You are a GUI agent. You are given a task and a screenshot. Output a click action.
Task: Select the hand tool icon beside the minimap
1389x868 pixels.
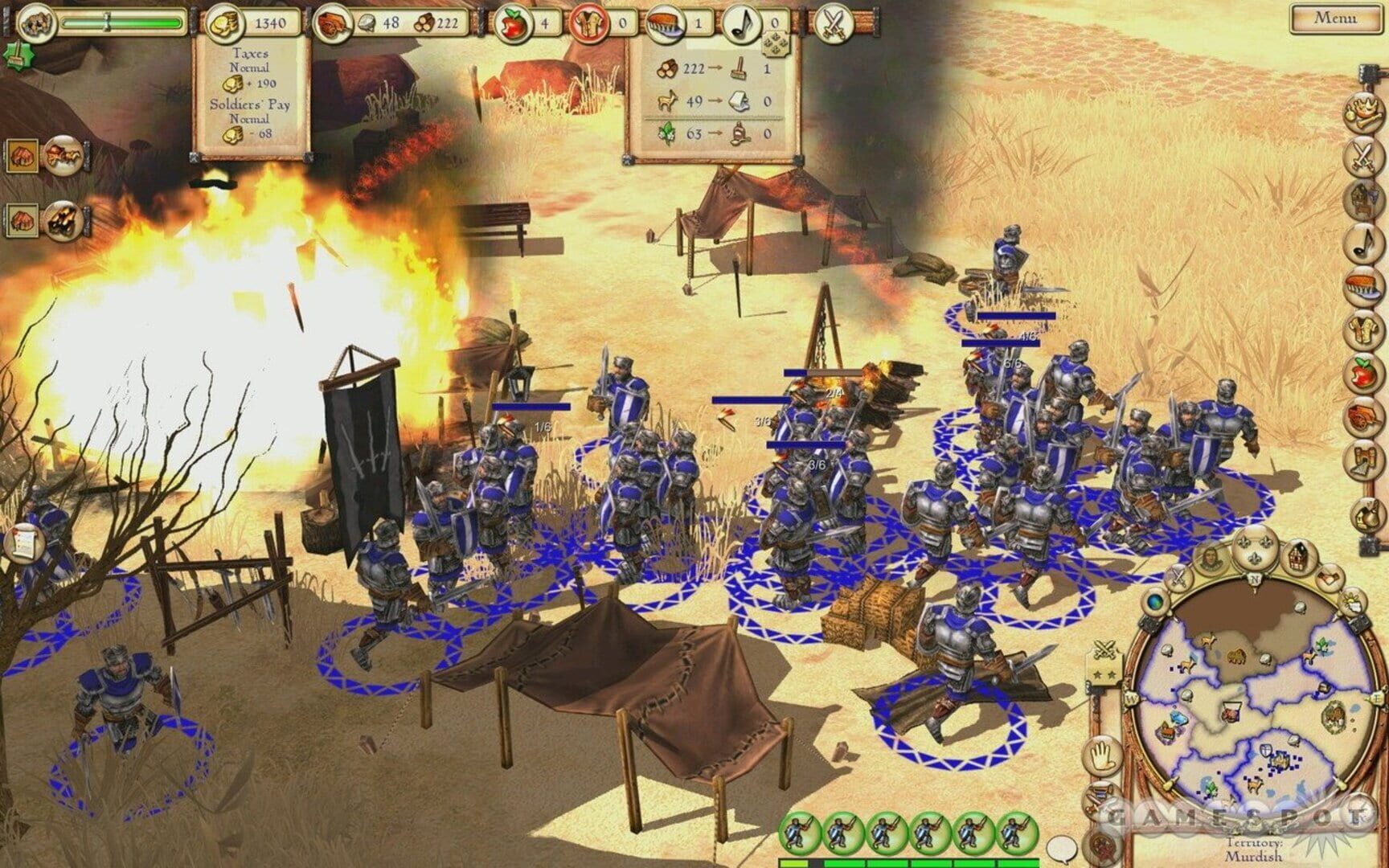pos(1101,755)
